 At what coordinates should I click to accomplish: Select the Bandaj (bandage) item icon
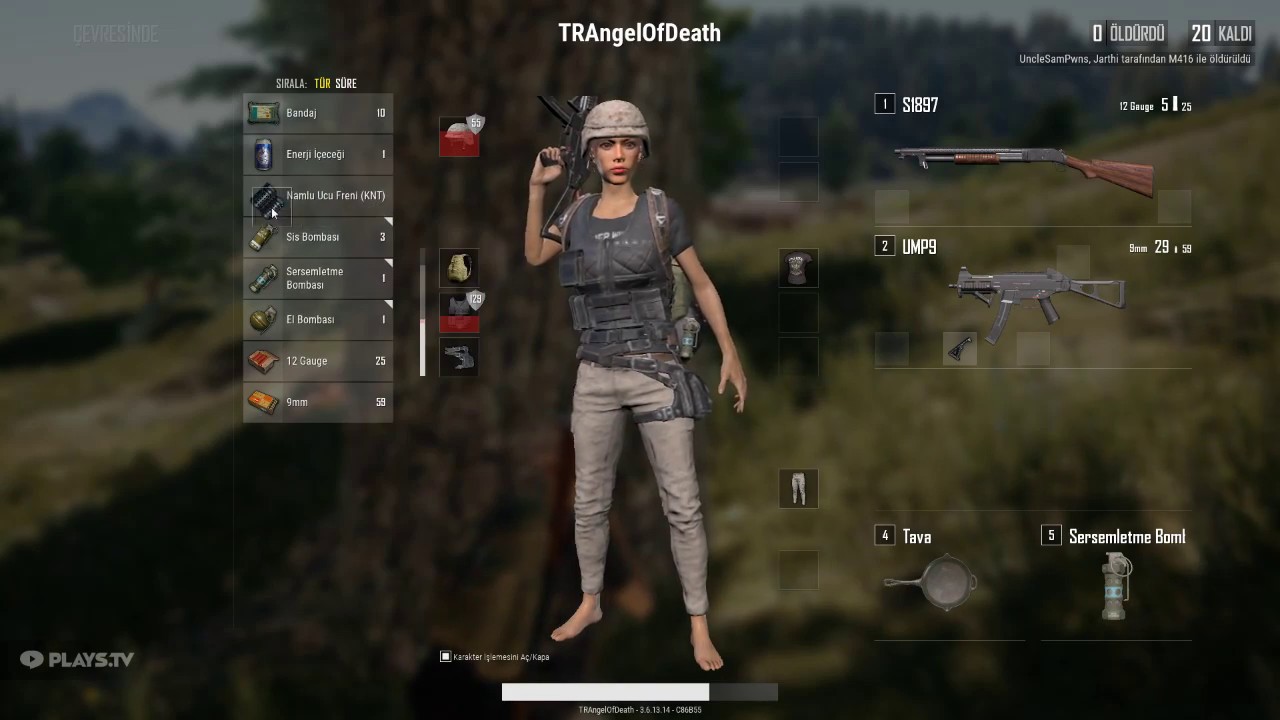click(x=263, y=112)
